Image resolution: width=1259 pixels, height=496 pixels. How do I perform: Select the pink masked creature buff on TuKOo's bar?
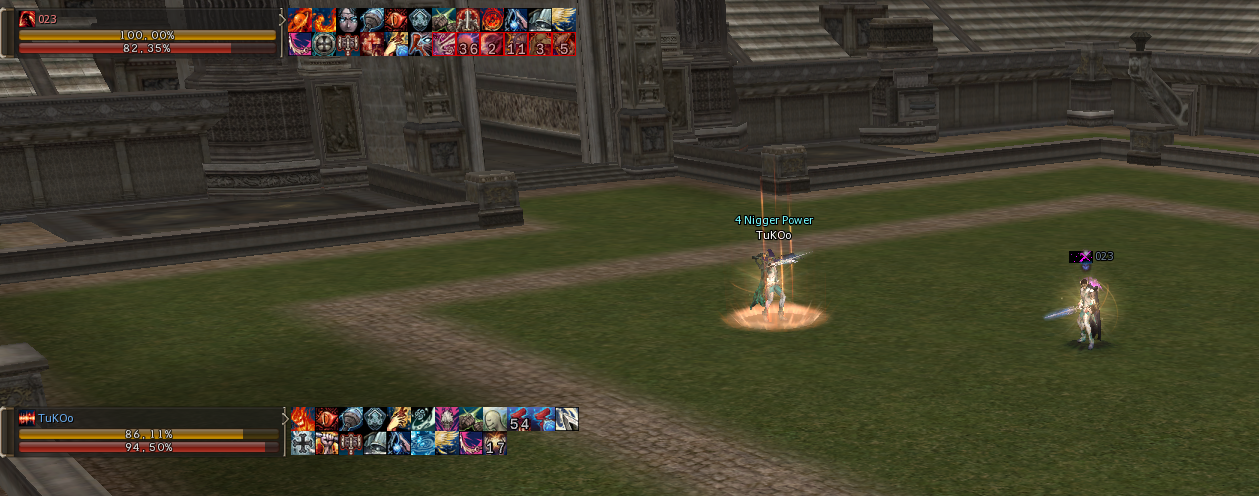446,420
